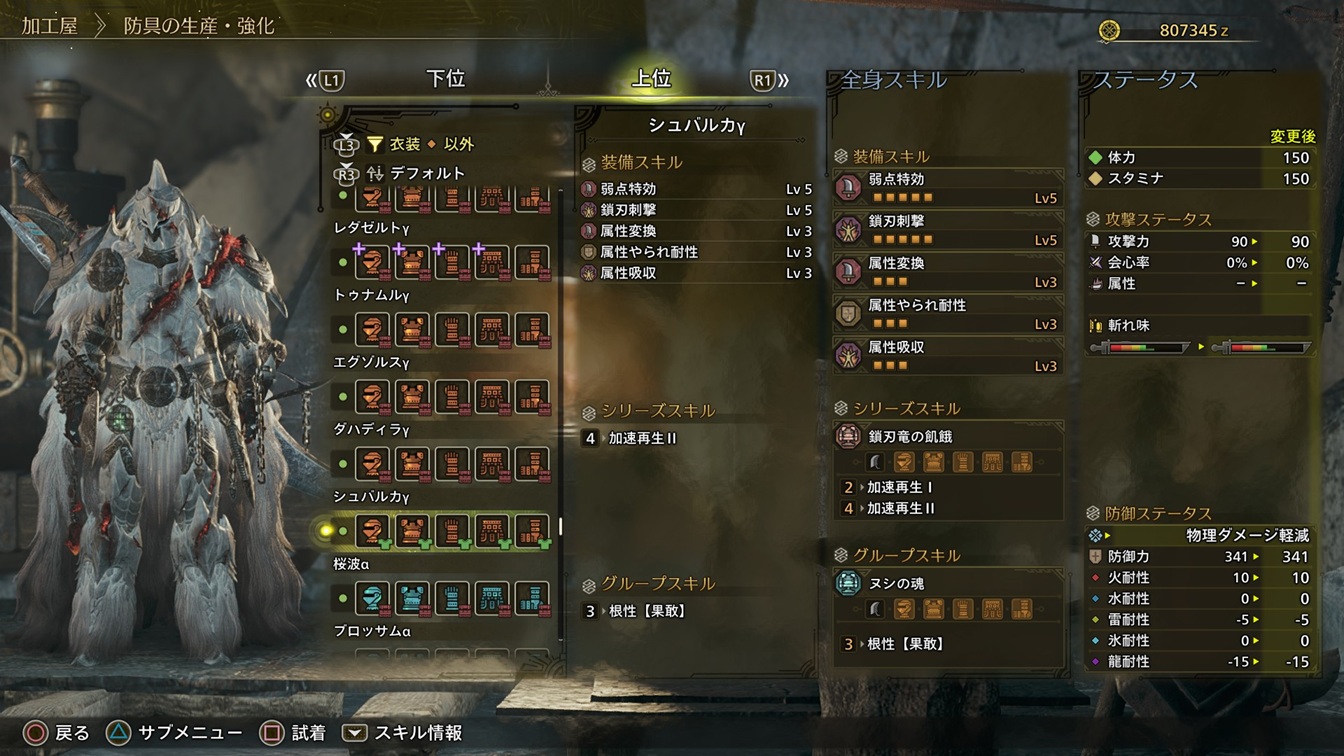This screenshot has width=1344, height=756.
Task: Select the レダゼルトγ helm piece
Action: pyautogui.click(x=372, y=262)
